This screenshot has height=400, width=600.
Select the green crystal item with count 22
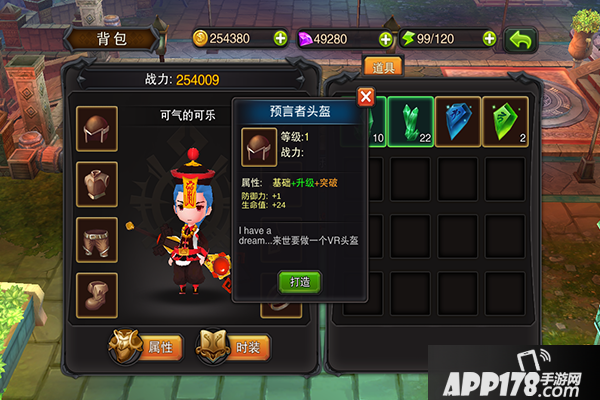410,122
